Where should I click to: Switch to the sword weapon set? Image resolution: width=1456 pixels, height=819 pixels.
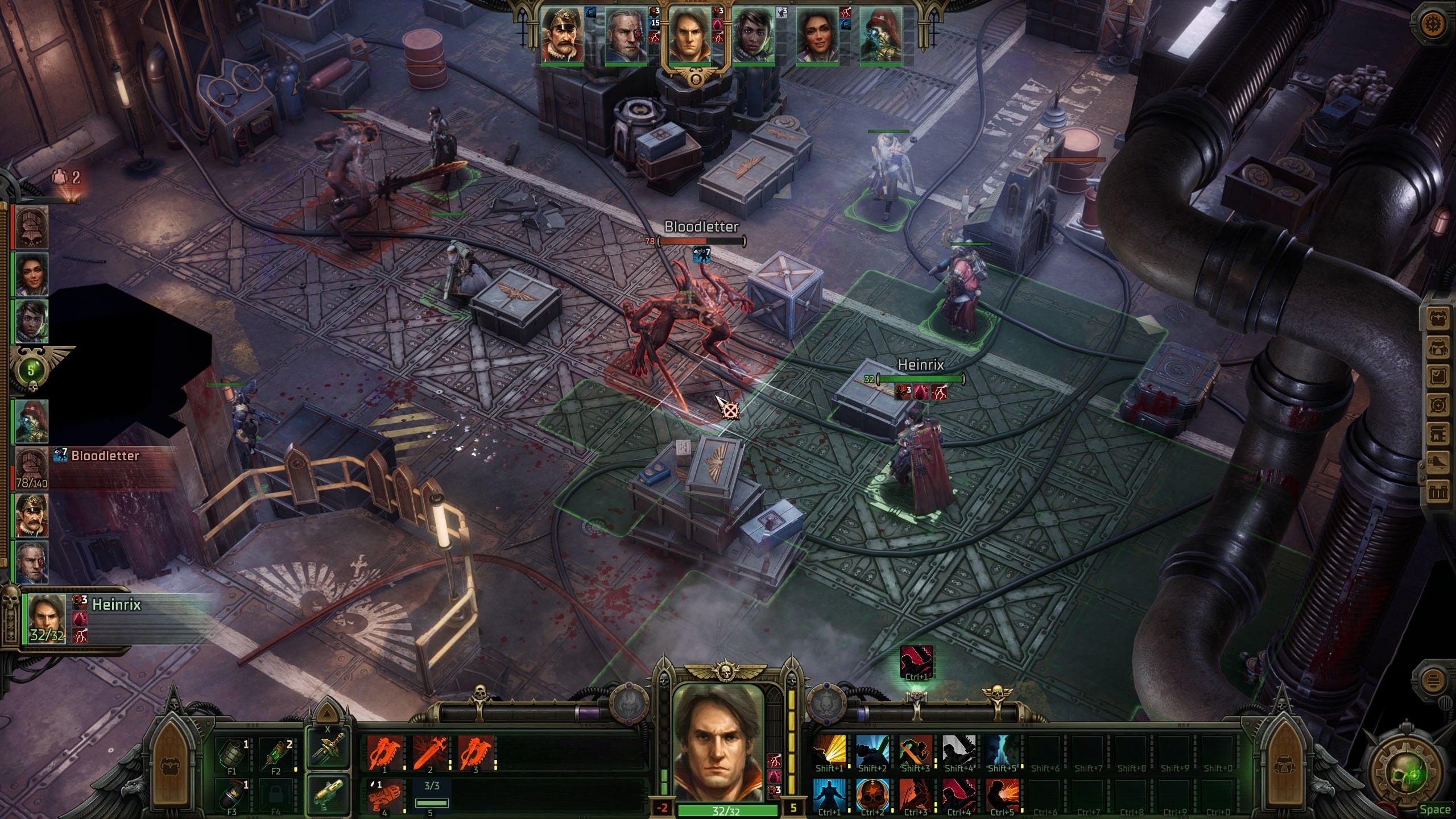(x=328, y=748)
